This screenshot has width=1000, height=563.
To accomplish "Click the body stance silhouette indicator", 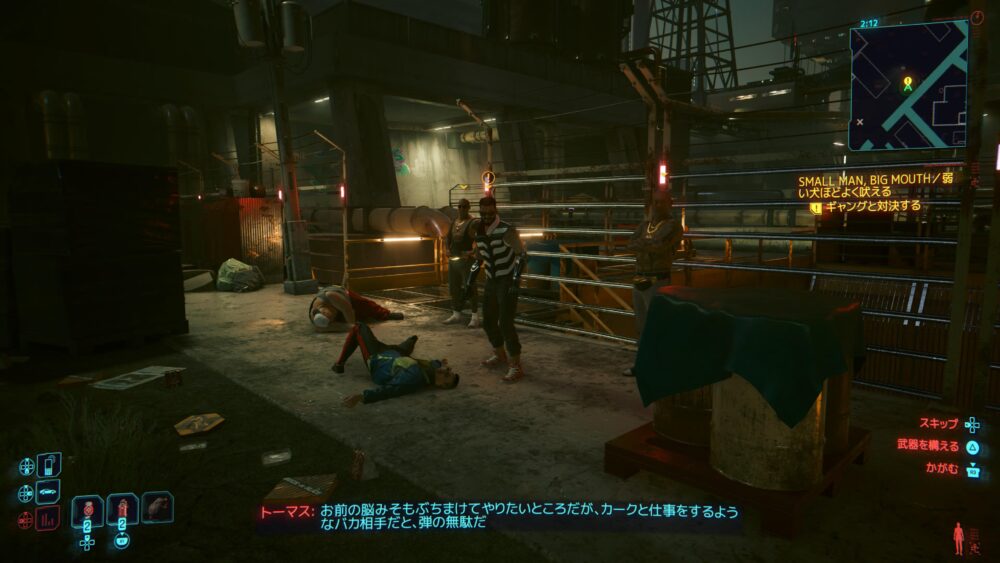I will click(x=961, y=538).
